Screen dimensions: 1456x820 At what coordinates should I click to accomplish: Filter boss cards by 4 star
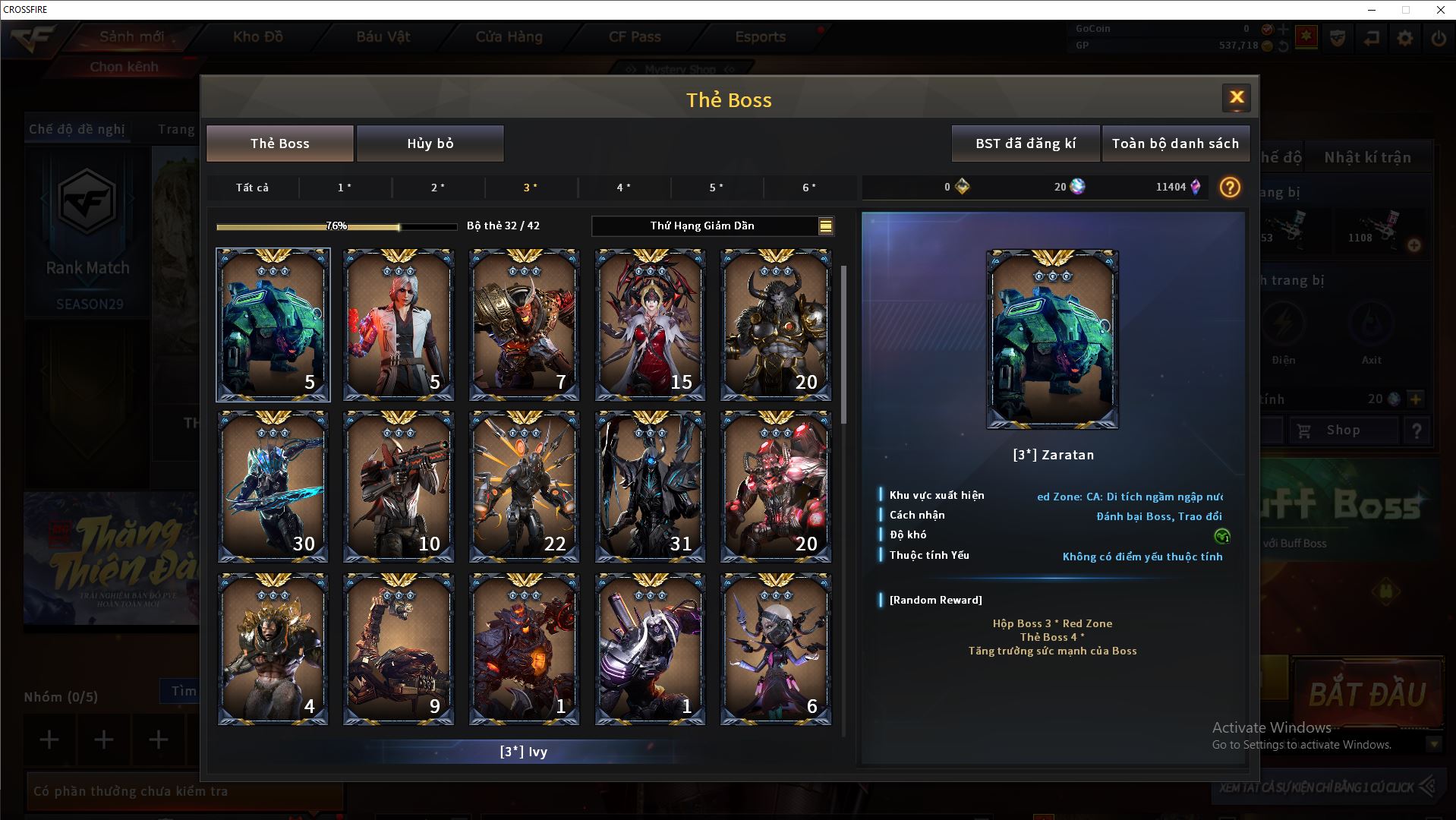point(623,188)
